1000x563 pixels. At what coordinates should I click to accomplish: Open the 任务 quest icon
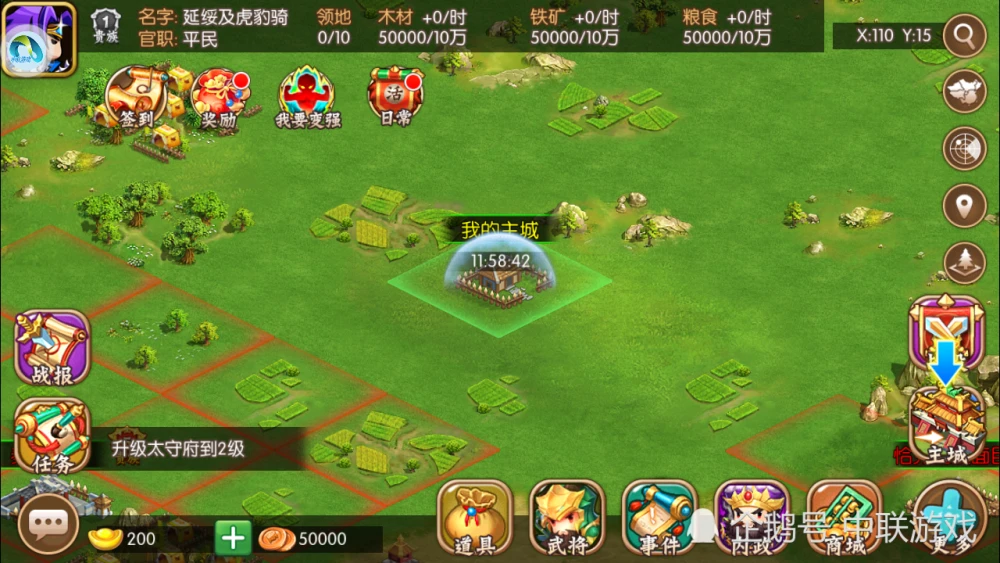tap(52, 436)
